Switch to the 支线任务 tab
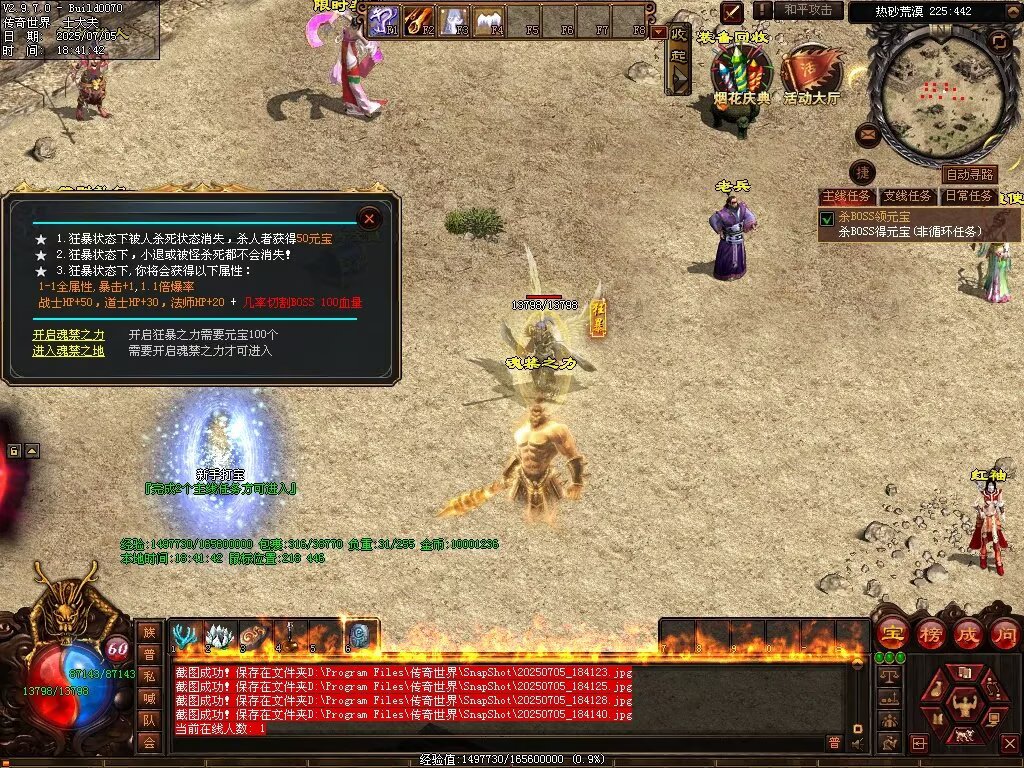This screenshot has height=768, width=1024. 907,196
